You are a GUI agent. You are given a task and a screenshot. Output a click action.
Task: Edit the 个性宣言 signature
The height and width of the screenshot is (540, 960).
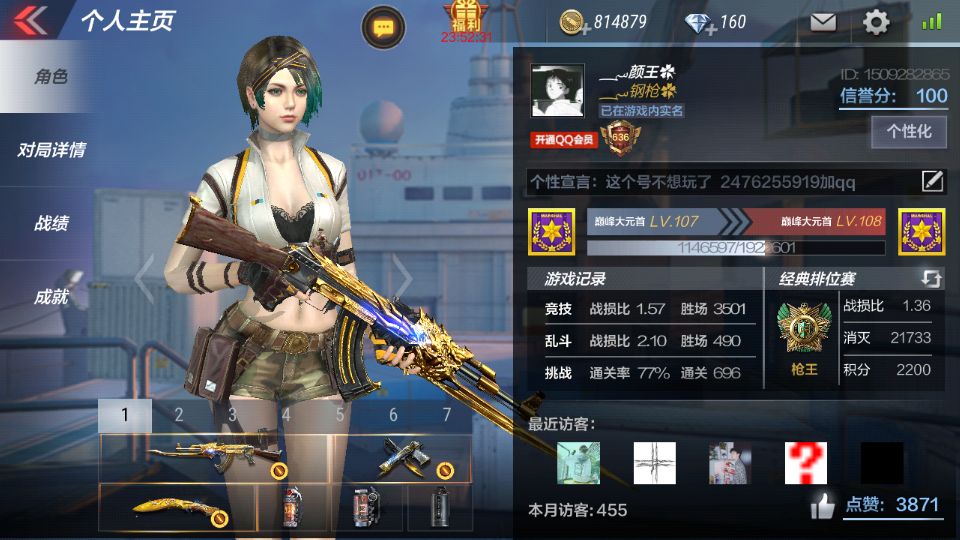point(932,181)
